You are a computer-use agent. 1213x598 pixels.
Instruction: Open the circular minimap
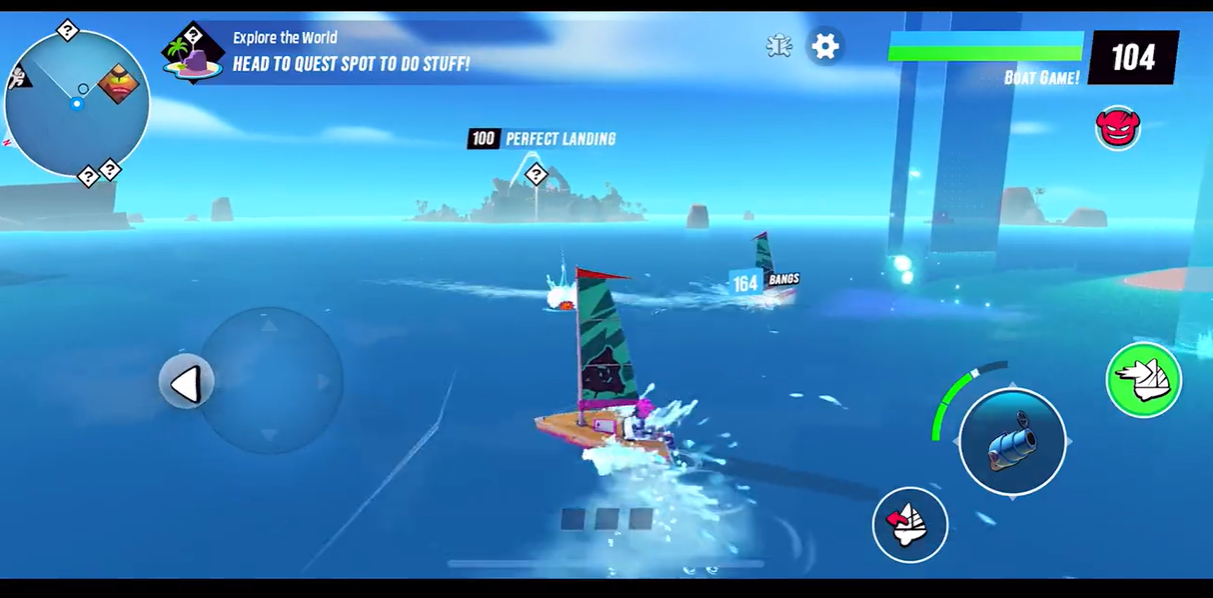[77, 103]
